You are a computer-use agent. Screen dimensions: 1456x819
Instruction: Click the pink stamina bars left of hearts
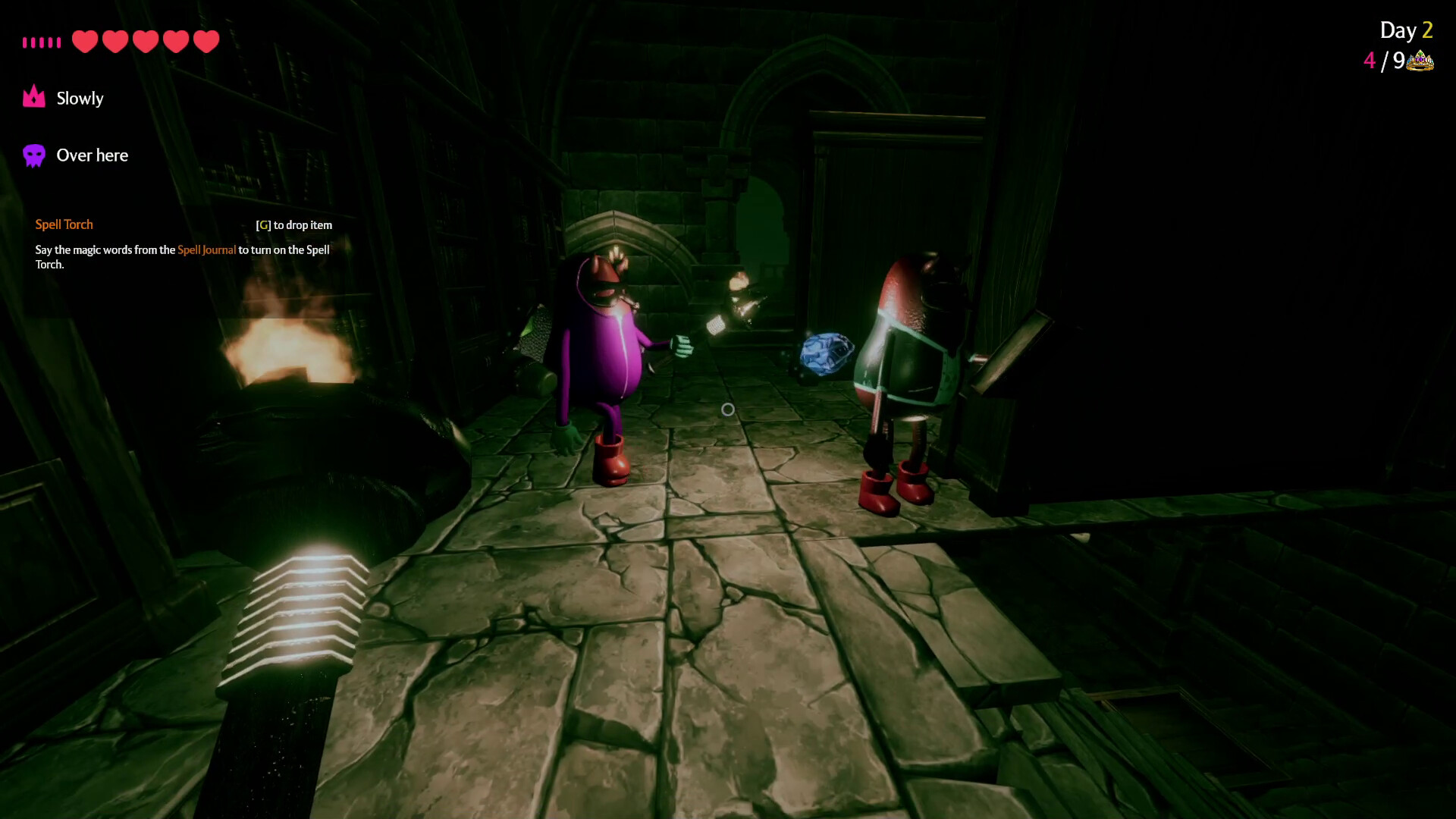42,42
